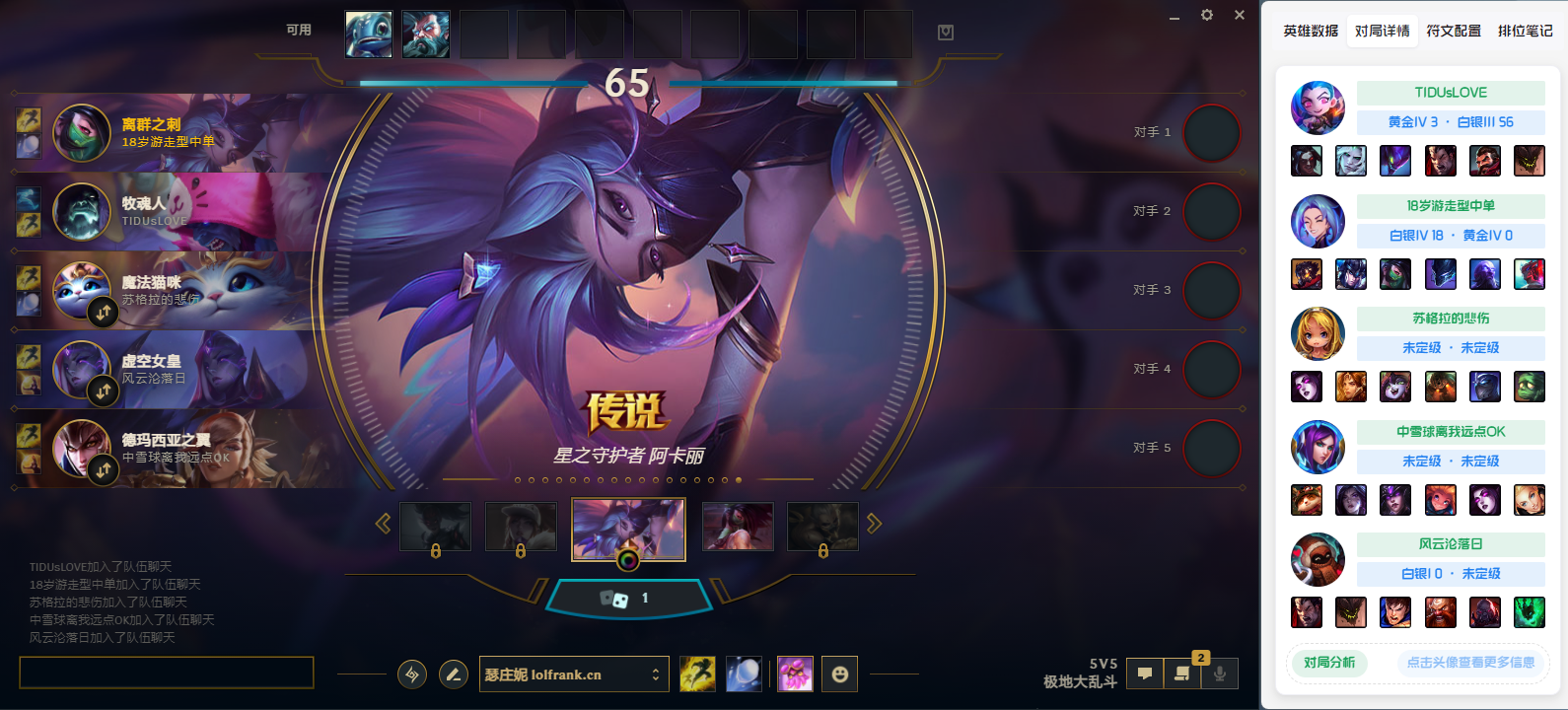The image size is (1568, 710).
Task: Show next skin with right arrow
Action: pyautogui.click(x=874, y=524)
